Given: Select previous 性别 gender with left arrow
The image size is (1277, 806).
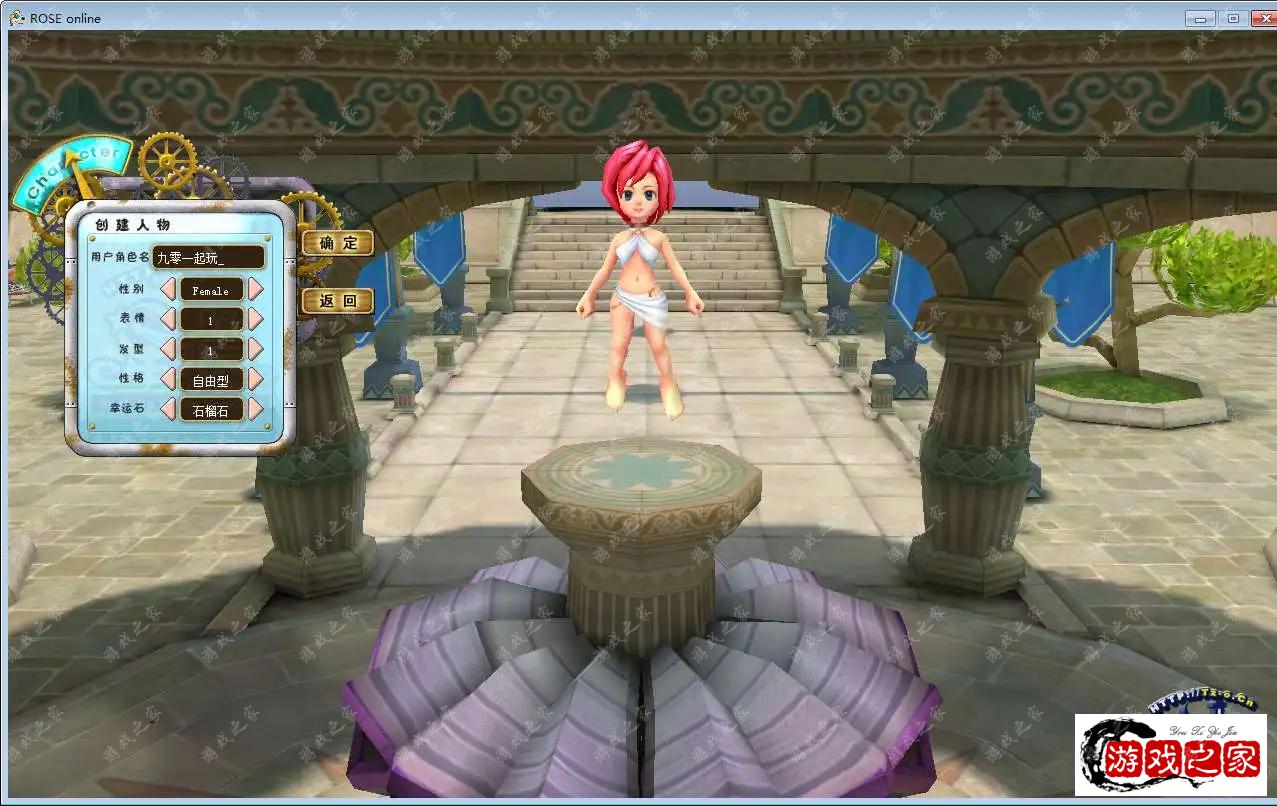Looking at the screenshot, I should tap(168, 290).
